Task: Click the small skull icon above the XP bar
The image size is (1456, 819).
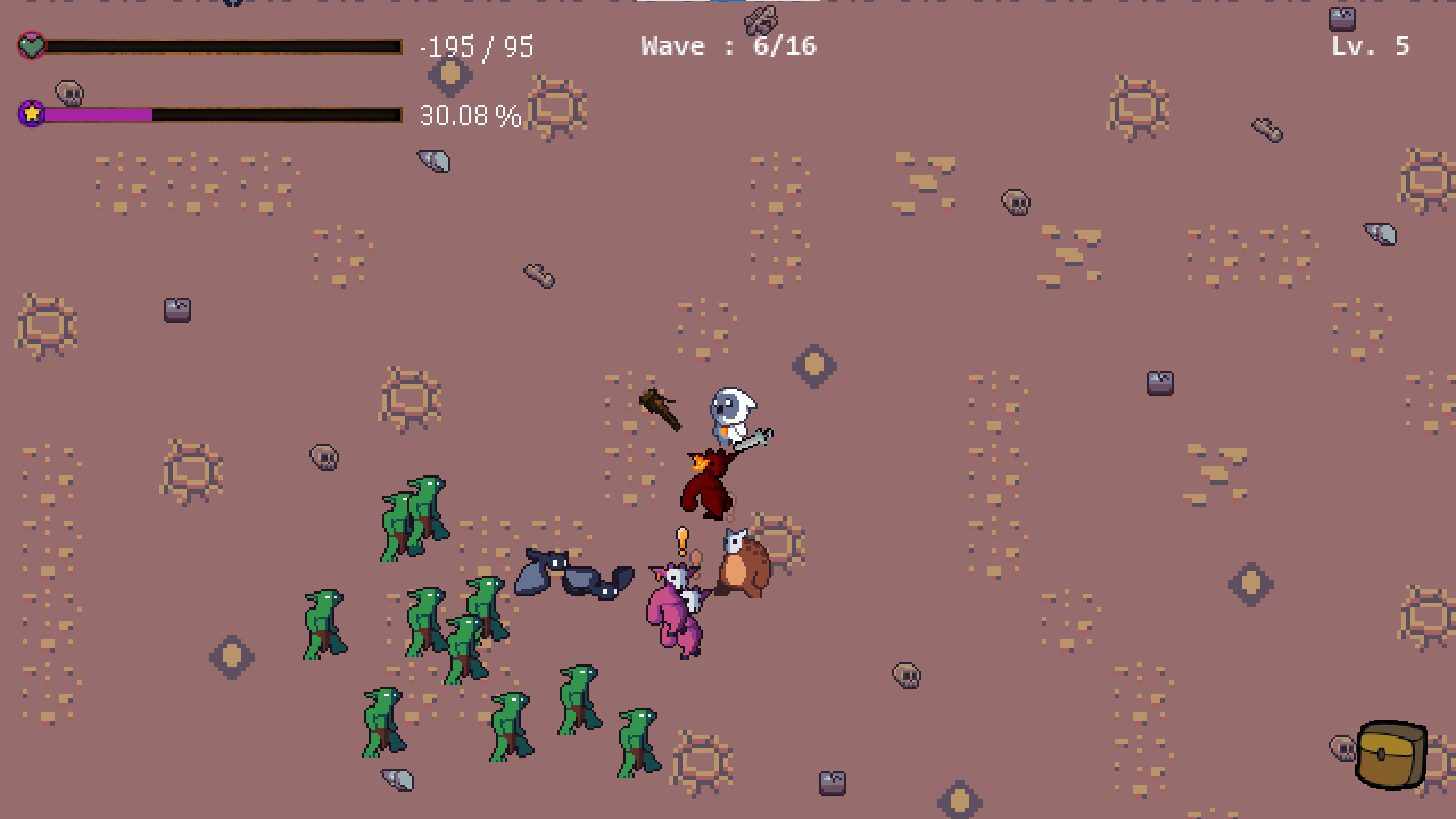Action: pyautogui.click(x=68, y=93)
